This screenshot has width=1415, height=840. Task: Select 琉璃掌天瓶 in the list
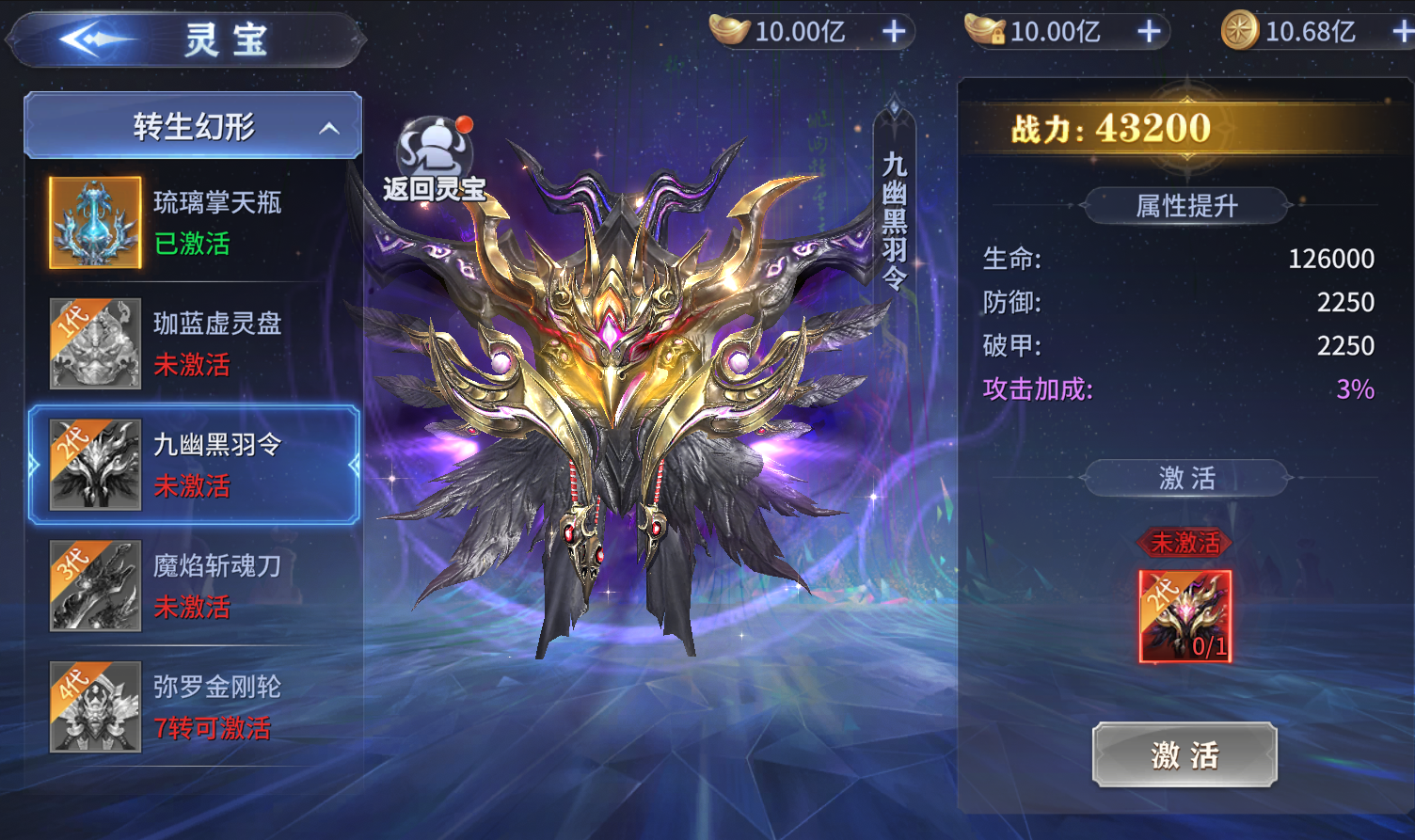click(193, 223)
